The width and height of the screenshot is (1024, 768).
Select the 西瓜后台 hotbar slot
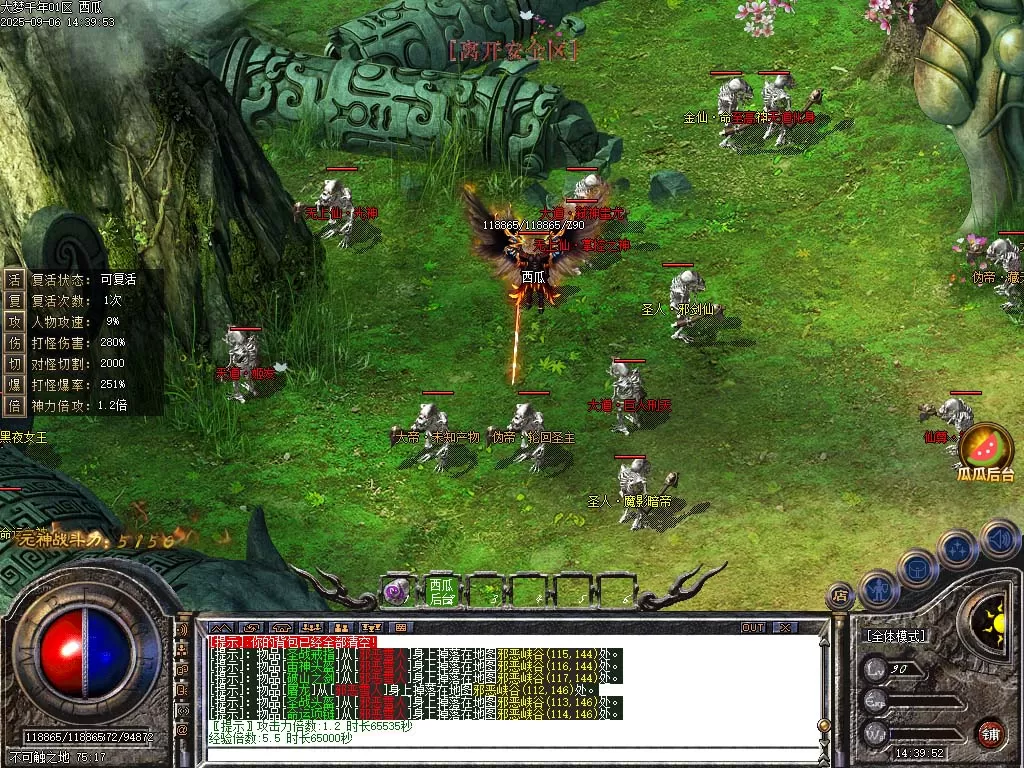441,591
